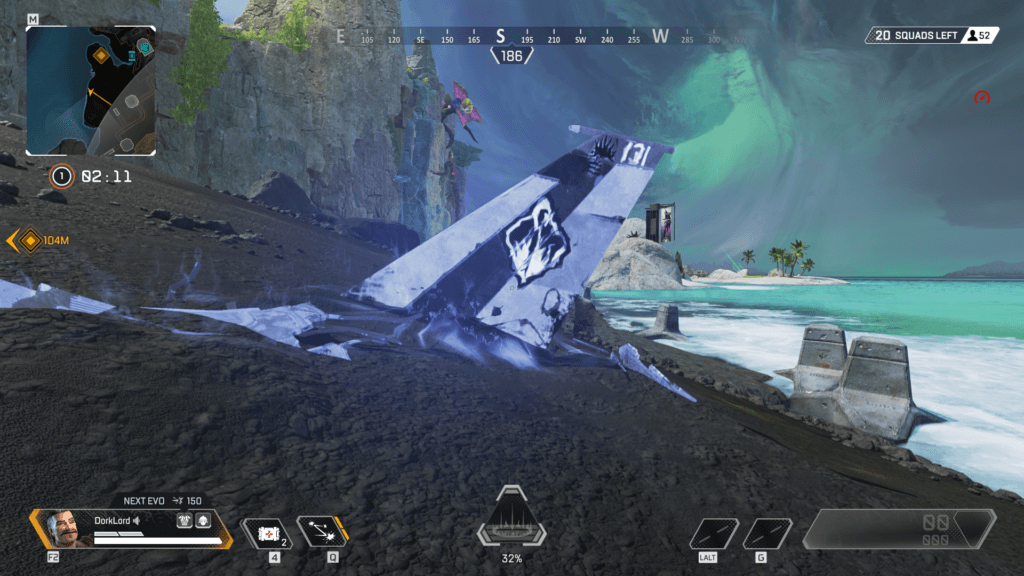Click the round 1 ring indicator

tap(62, 177)
